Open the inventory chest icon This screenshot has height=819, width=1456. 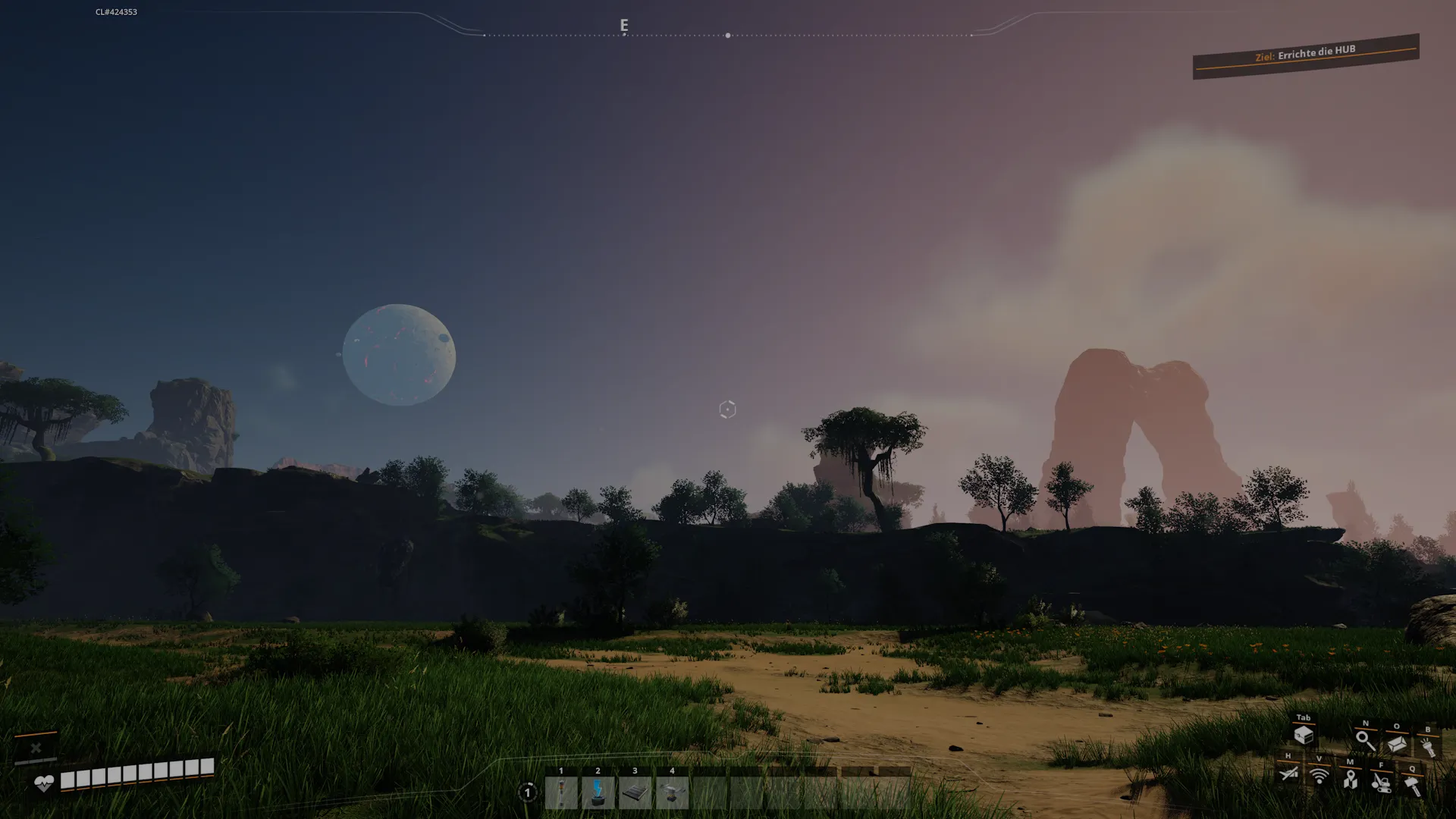pos(1304,734)
